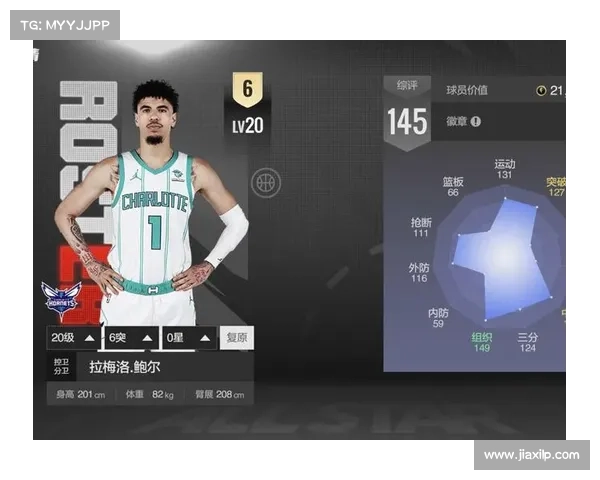Select the 三分 attribute label
The width and height of the screenshot is (600, 480).
coord(527,337)
